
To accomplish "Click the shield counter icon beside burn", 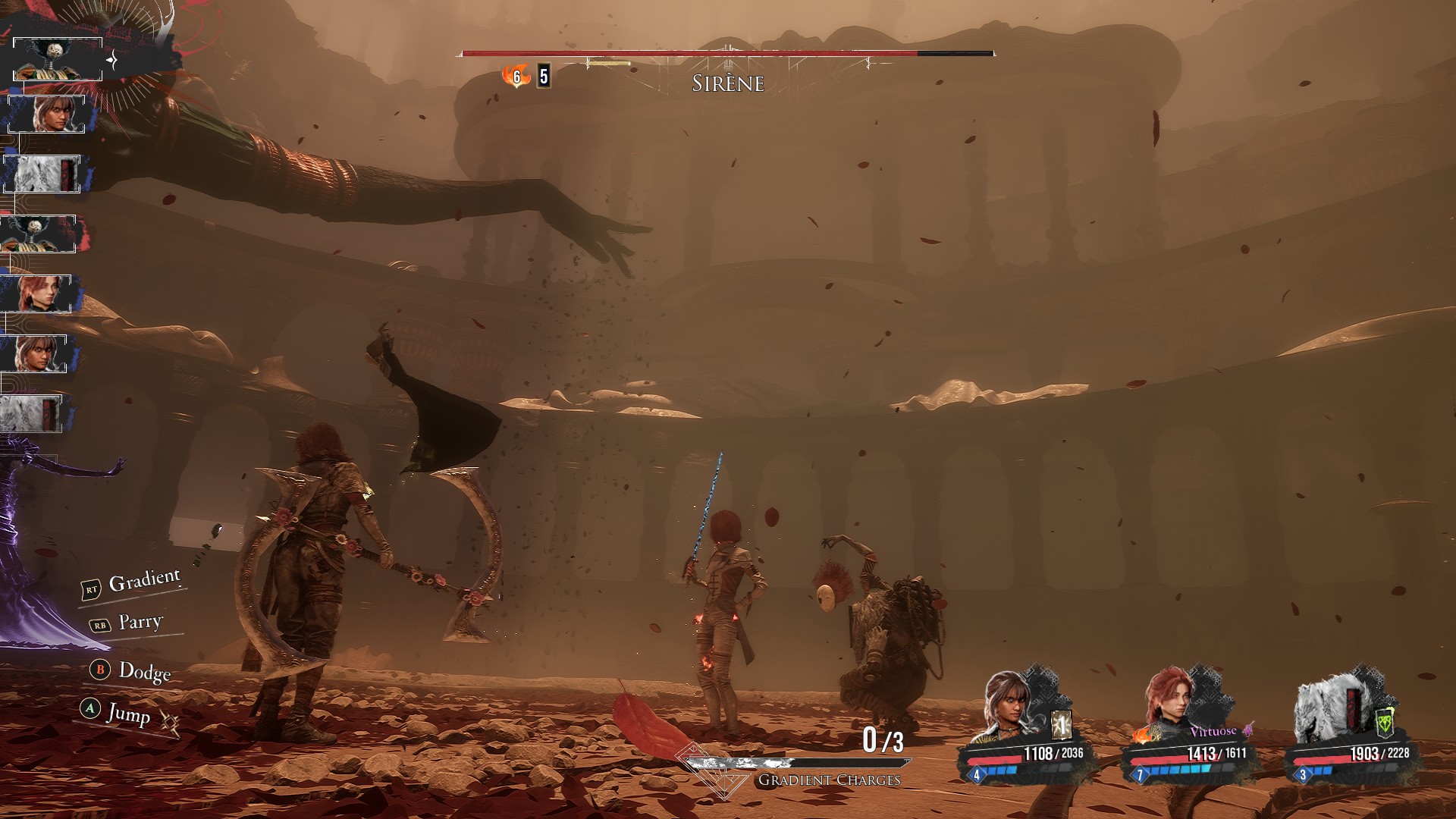I will (x=544, y=77).
